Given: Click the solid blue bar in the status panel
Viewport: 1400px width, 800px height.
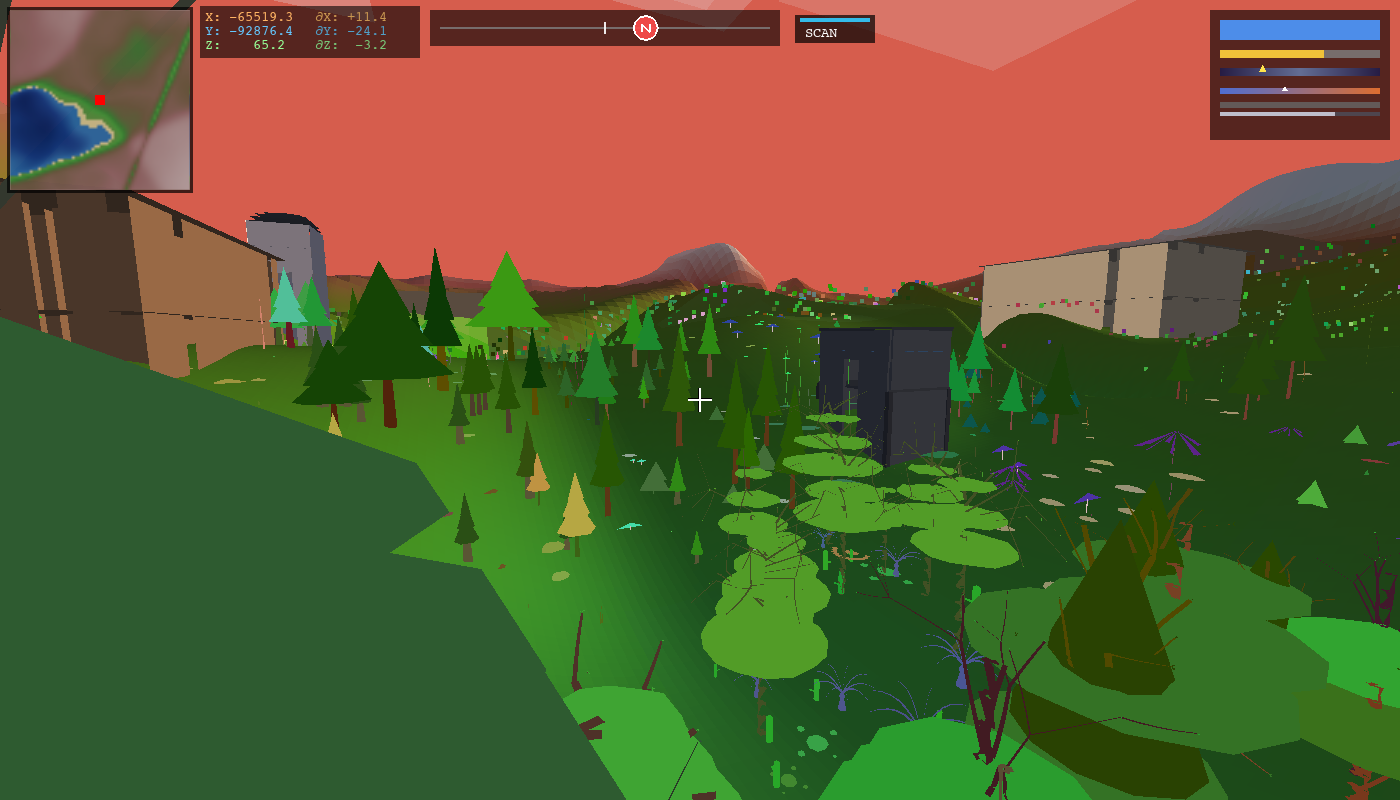Looking at the screenshot, I should (1300, 30).
